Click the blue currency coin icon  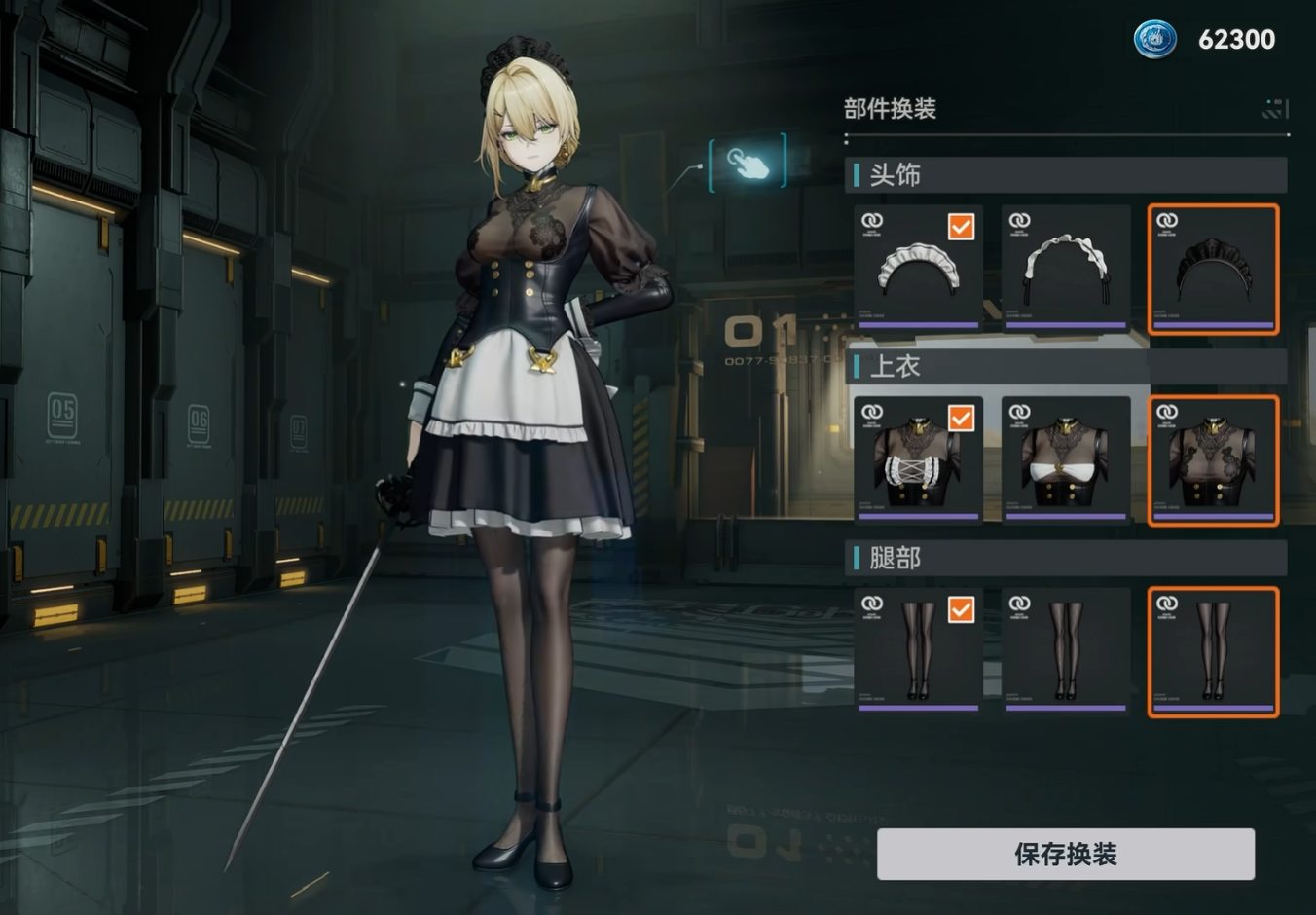coord(1155,39)
